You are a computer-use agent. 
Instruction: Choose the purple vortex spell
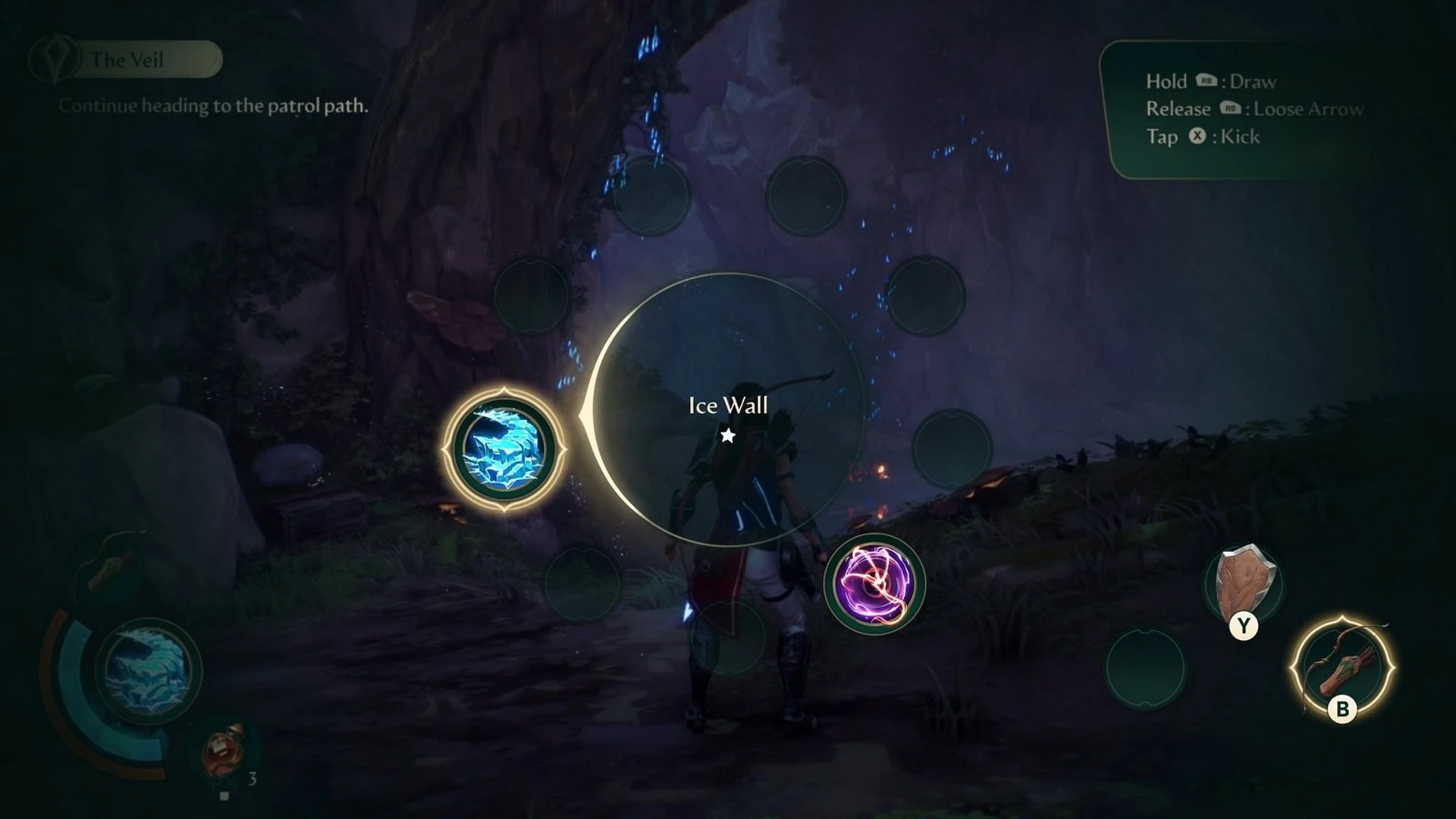(x=874, y=584)
